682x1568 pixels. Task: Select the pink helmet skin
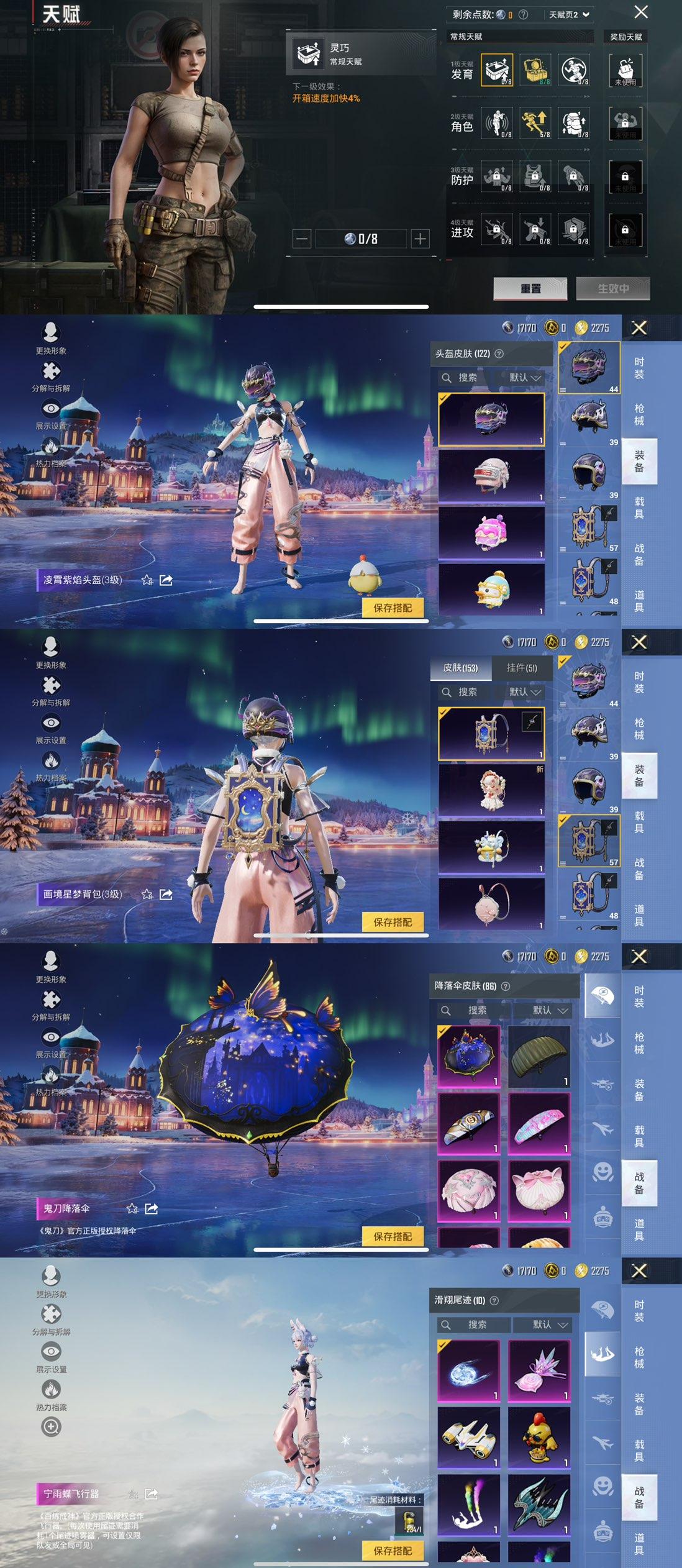491,532
